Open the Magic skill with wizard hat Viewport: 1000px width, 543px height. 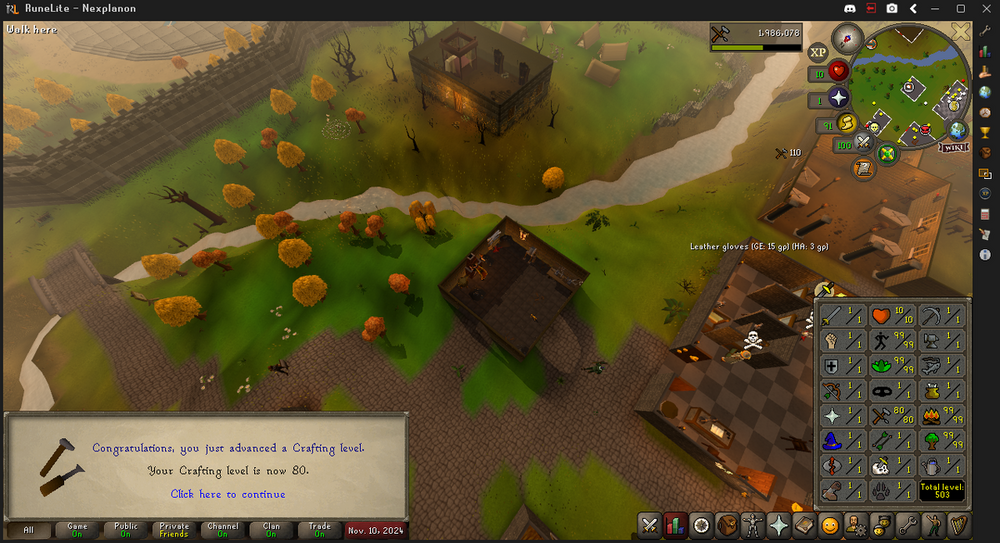tap(842, 441)
